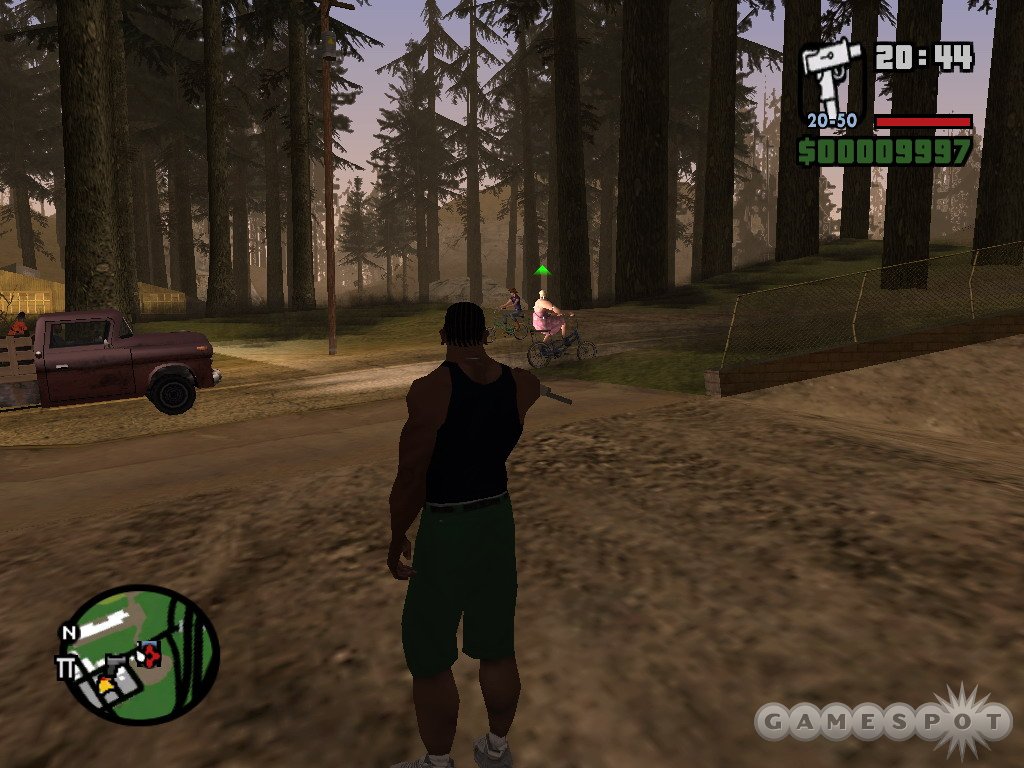Click the green target arrow above cyclist
This screenshot has height=768, width=1024.
542,270
